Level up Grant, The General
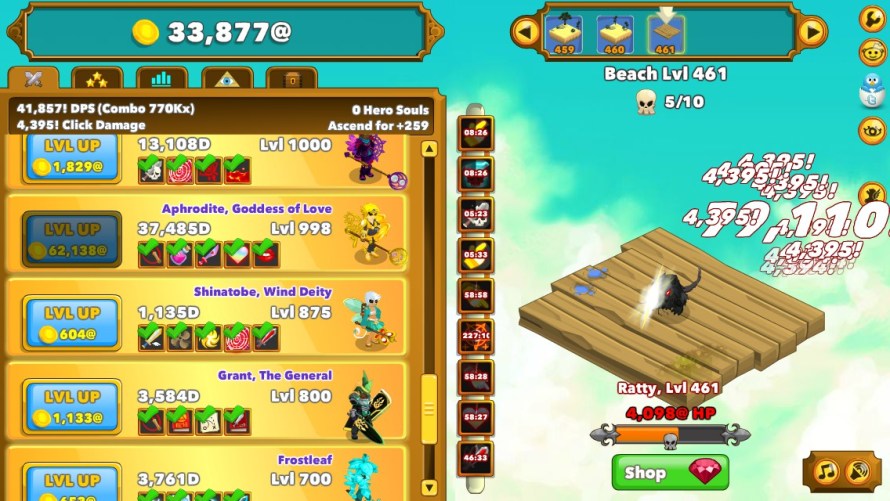 (72, 406)
